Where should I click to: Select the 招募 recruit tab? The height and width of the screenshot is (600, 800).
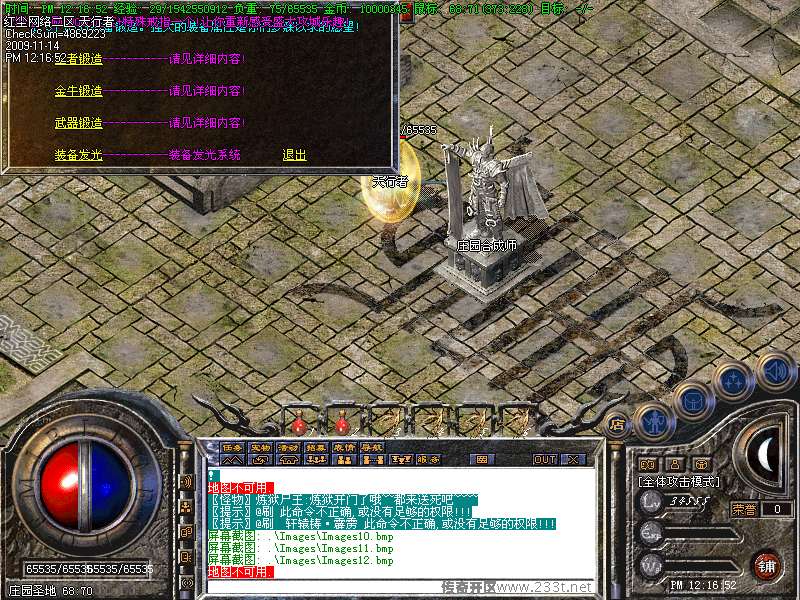tap(316, 447)
